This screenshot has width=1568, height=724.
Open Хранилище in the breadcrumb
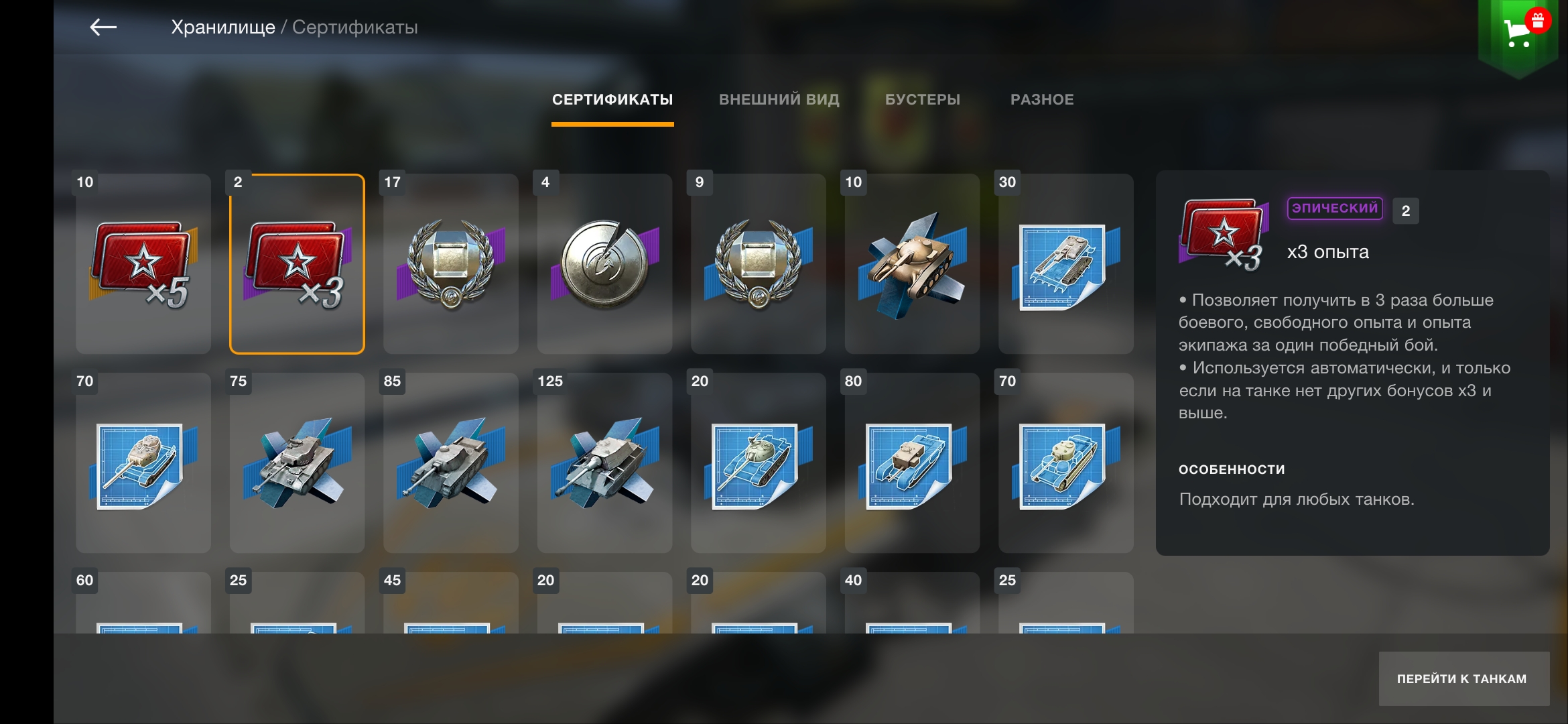point(223,27)
